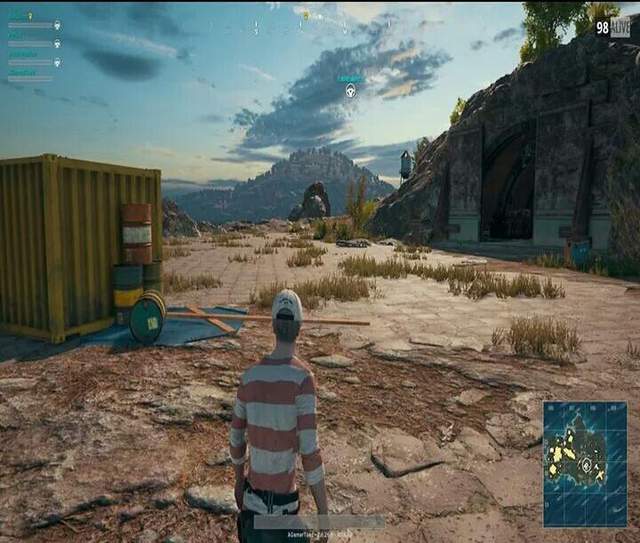Open the island minimap
Image resolution: width=640 pixels, height=543 pixels.
tap(585, 463)
